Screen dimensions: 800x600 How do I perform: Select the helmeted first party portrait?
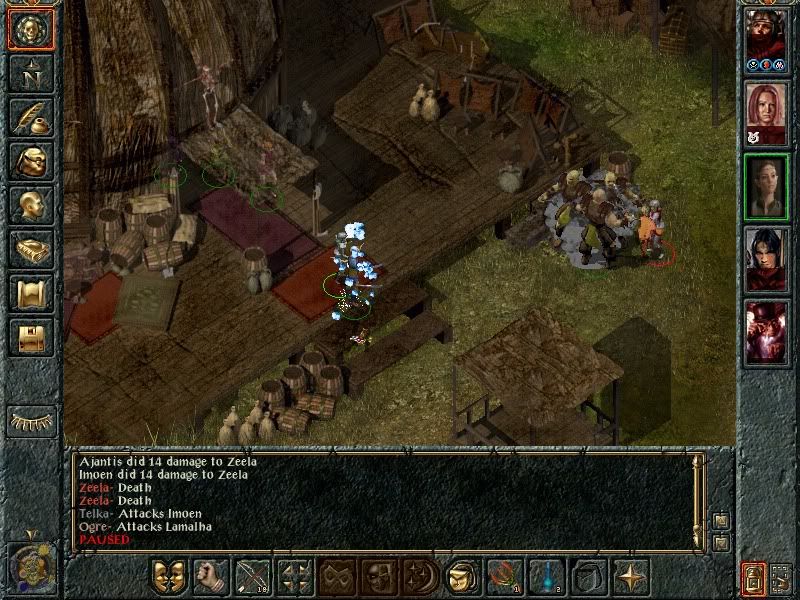coord(767,38)
